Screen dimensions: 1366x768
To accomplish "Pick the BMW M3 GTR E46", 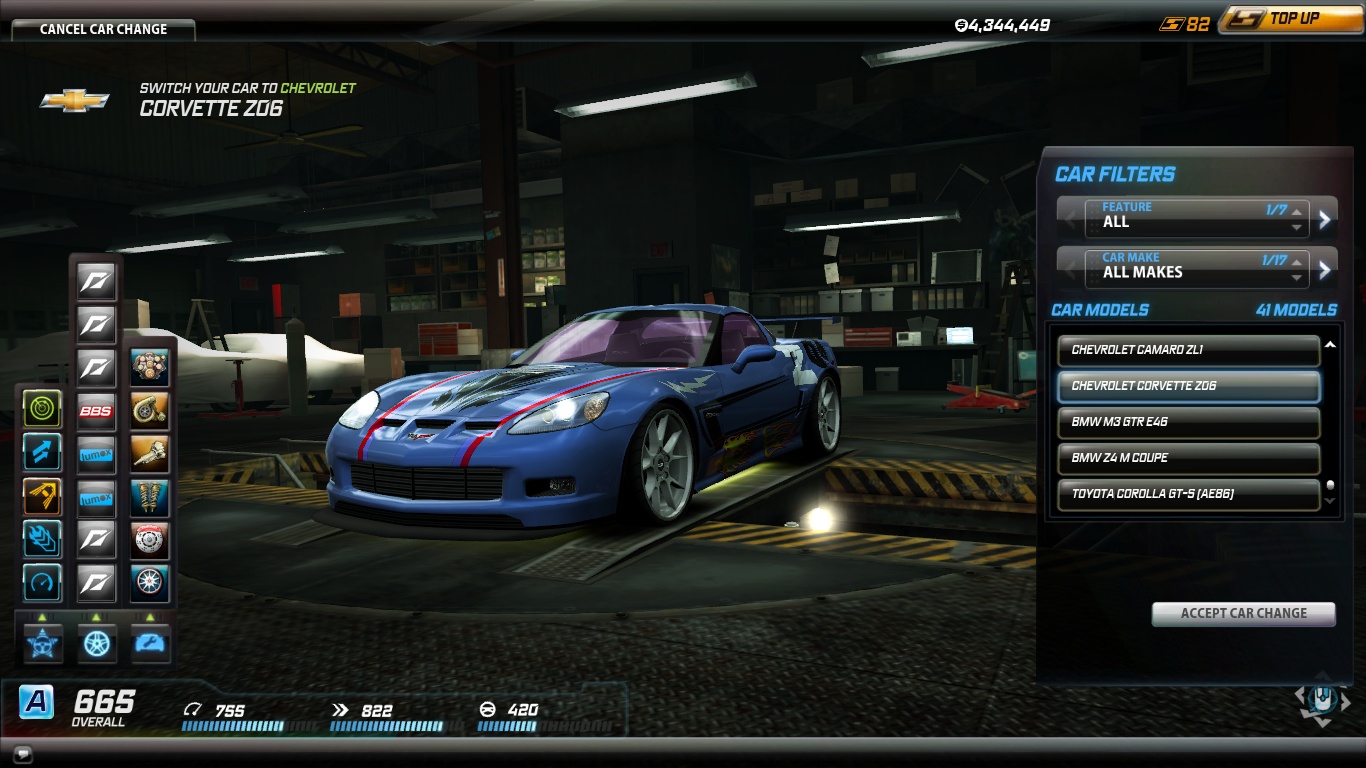I will coord(1188,422).
